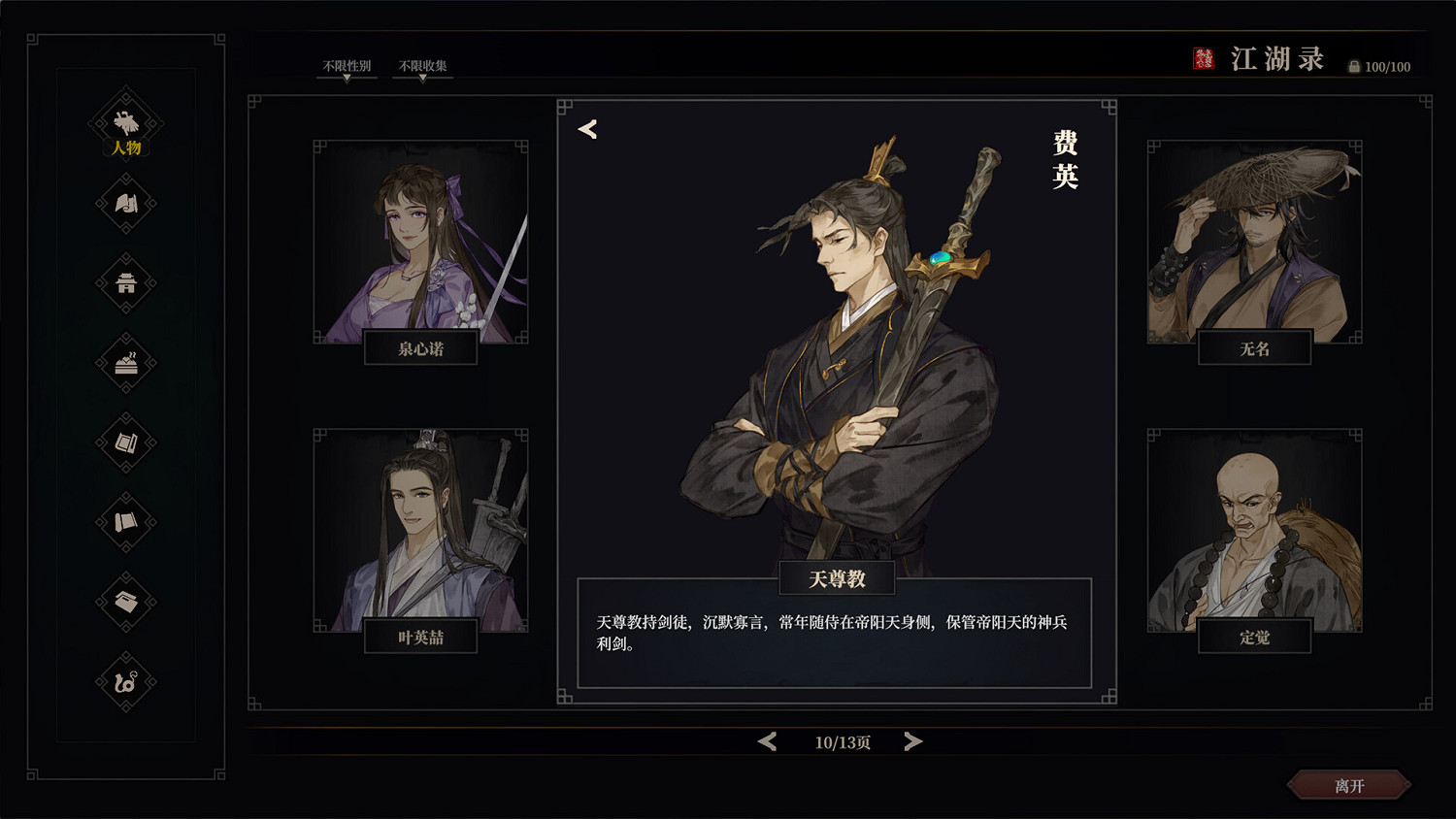The width and height of the screenshot is (1456, 819).
Task: Collapse the 费英 detail panel with the back arrow
Action: 586,127
